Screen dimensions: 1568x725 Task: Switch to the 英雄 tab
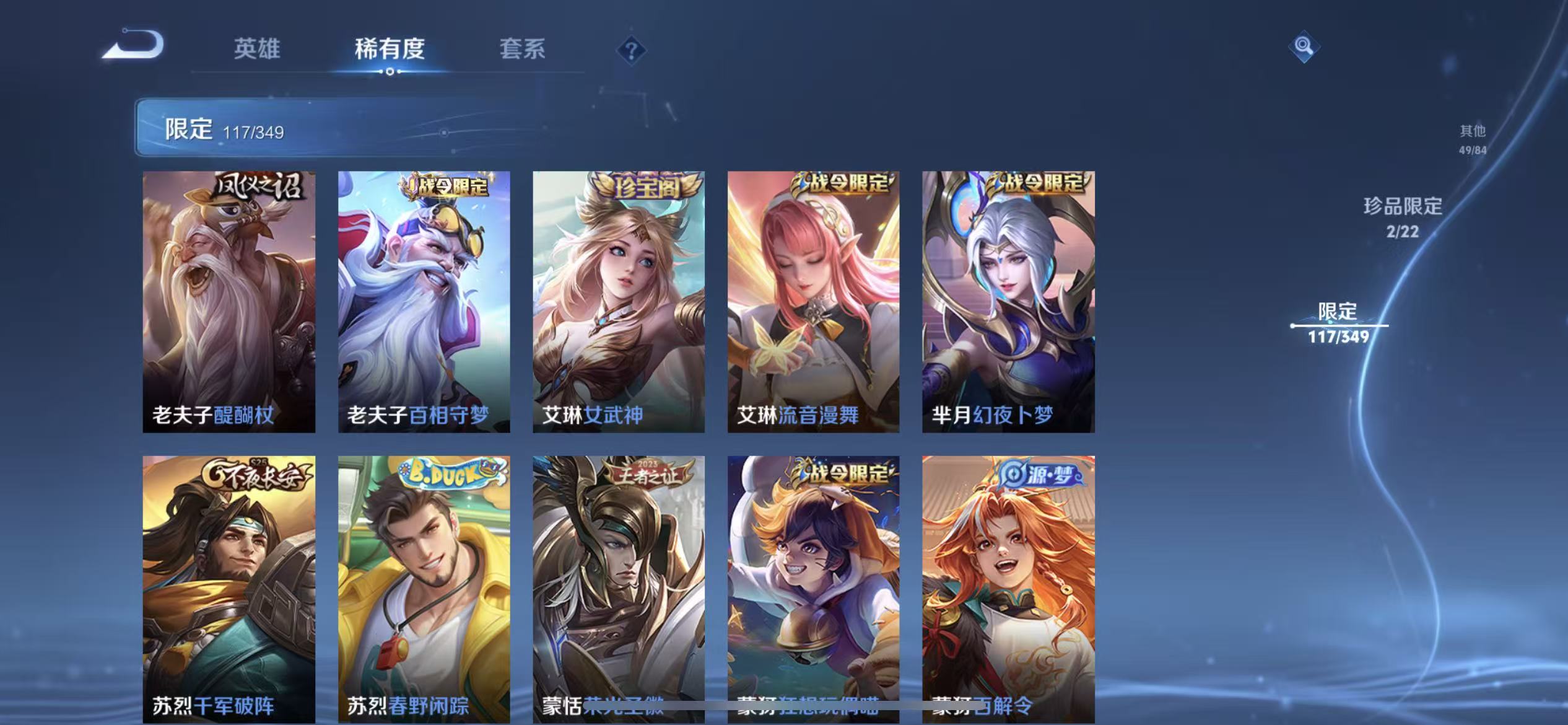(x=256, y=49)
